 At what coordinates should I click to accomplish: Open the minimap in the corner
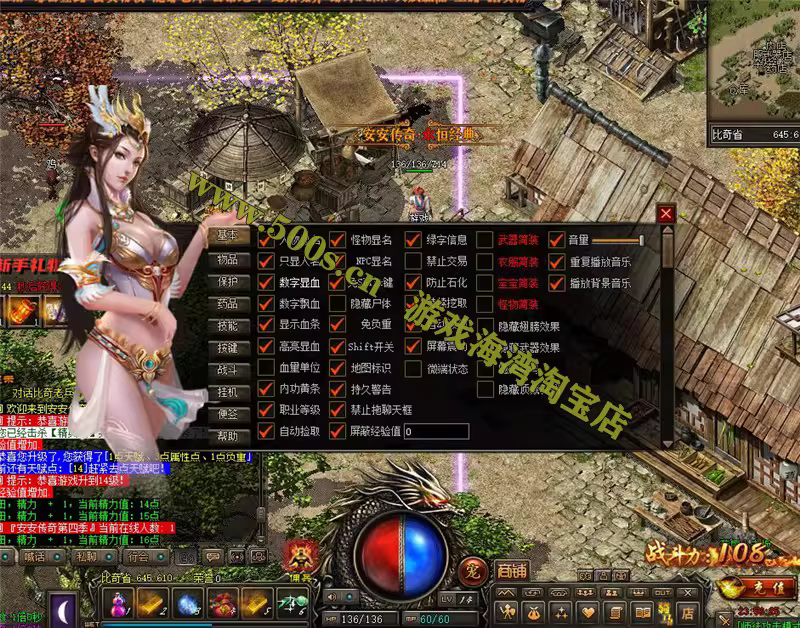754,60
